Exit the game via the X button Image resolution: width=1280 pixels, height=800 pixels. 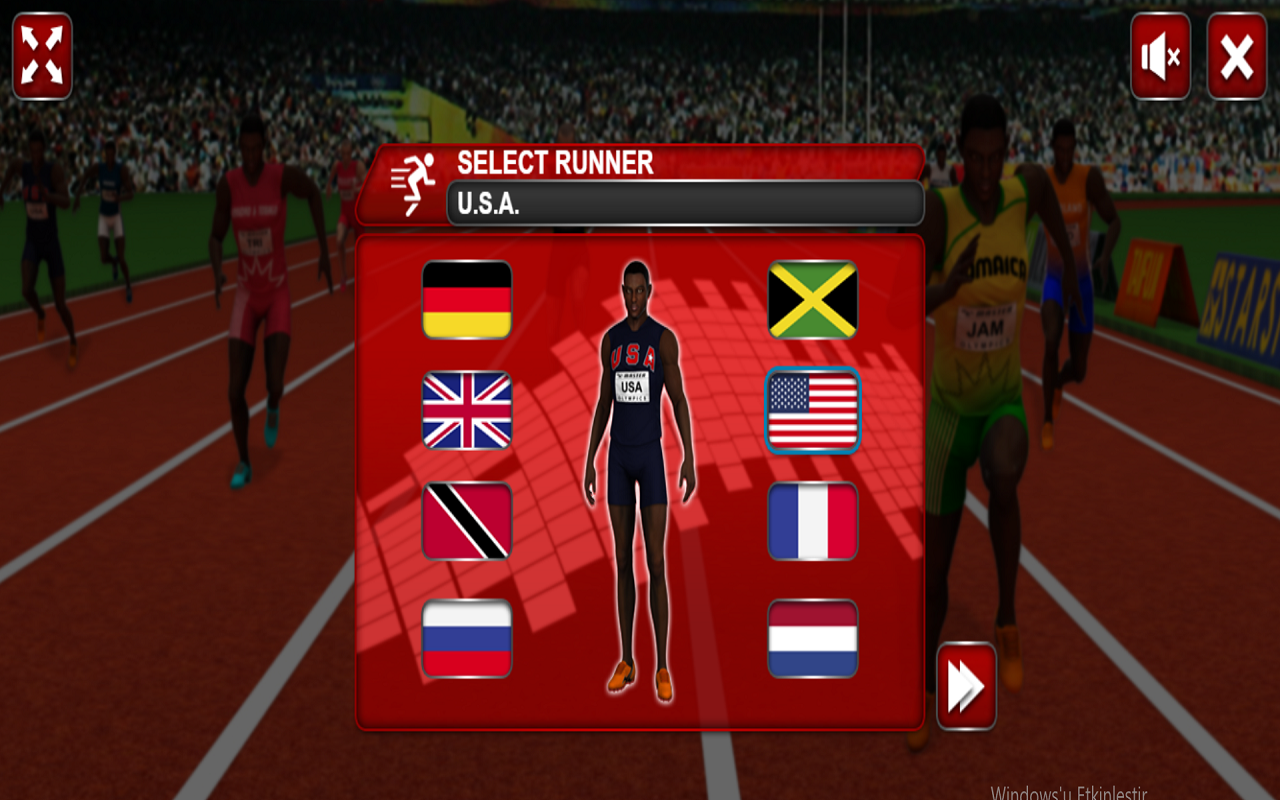coord(1235,55)
